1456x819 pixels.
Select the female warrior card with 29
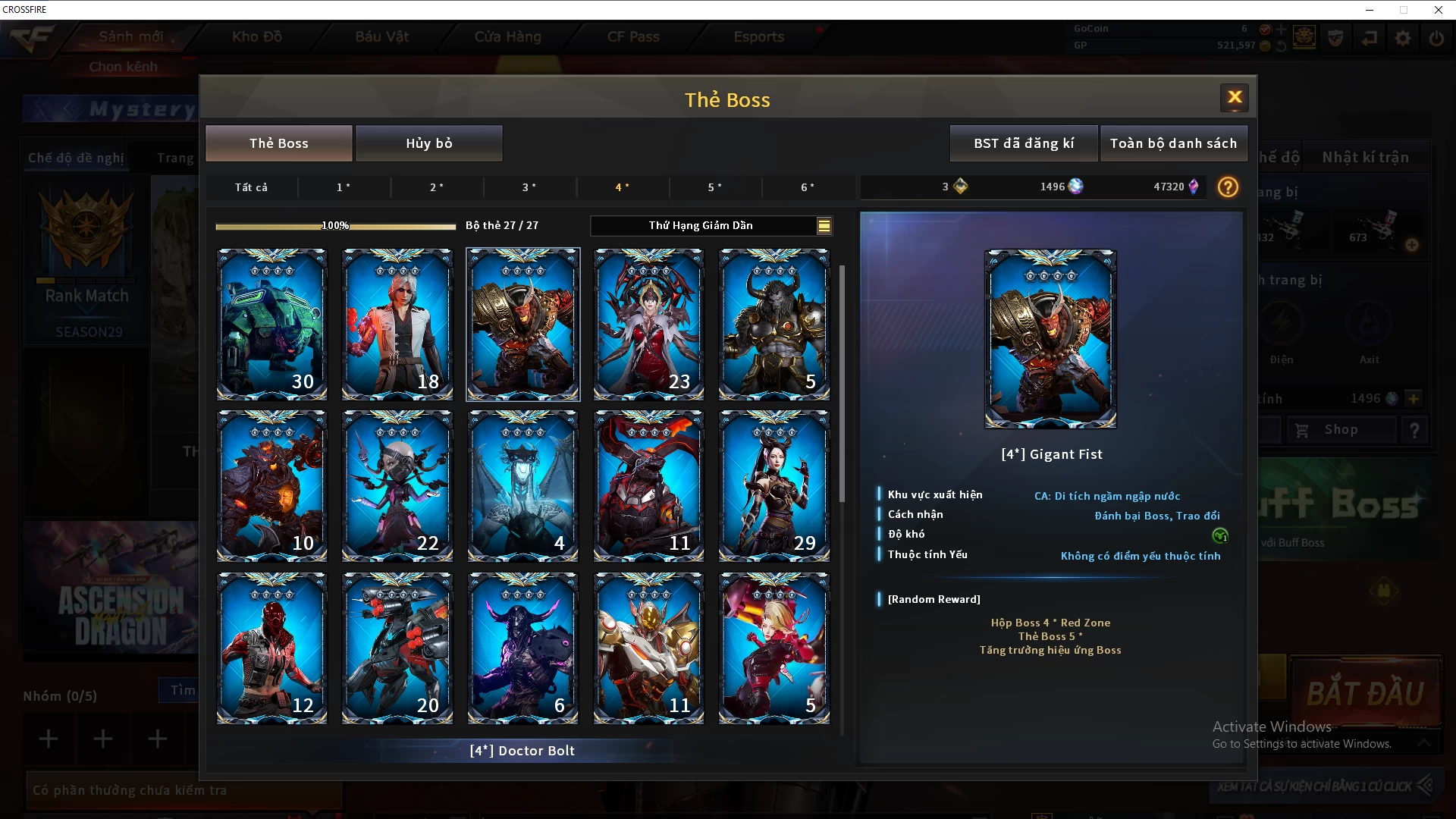point(774,485)
